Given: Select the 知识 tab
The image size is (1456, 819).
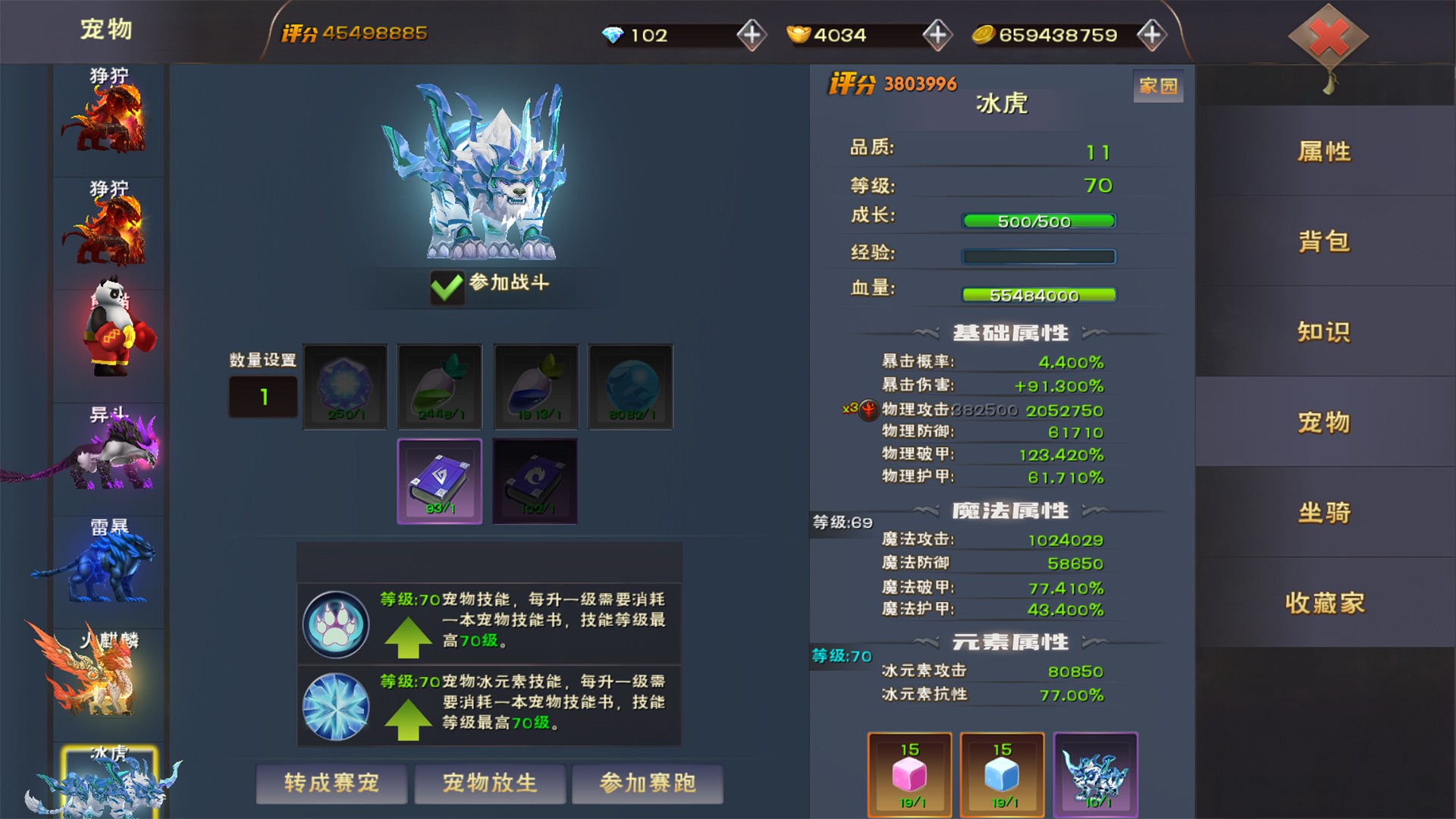Looking at the screenshot, I should [x=1324, y=332].
